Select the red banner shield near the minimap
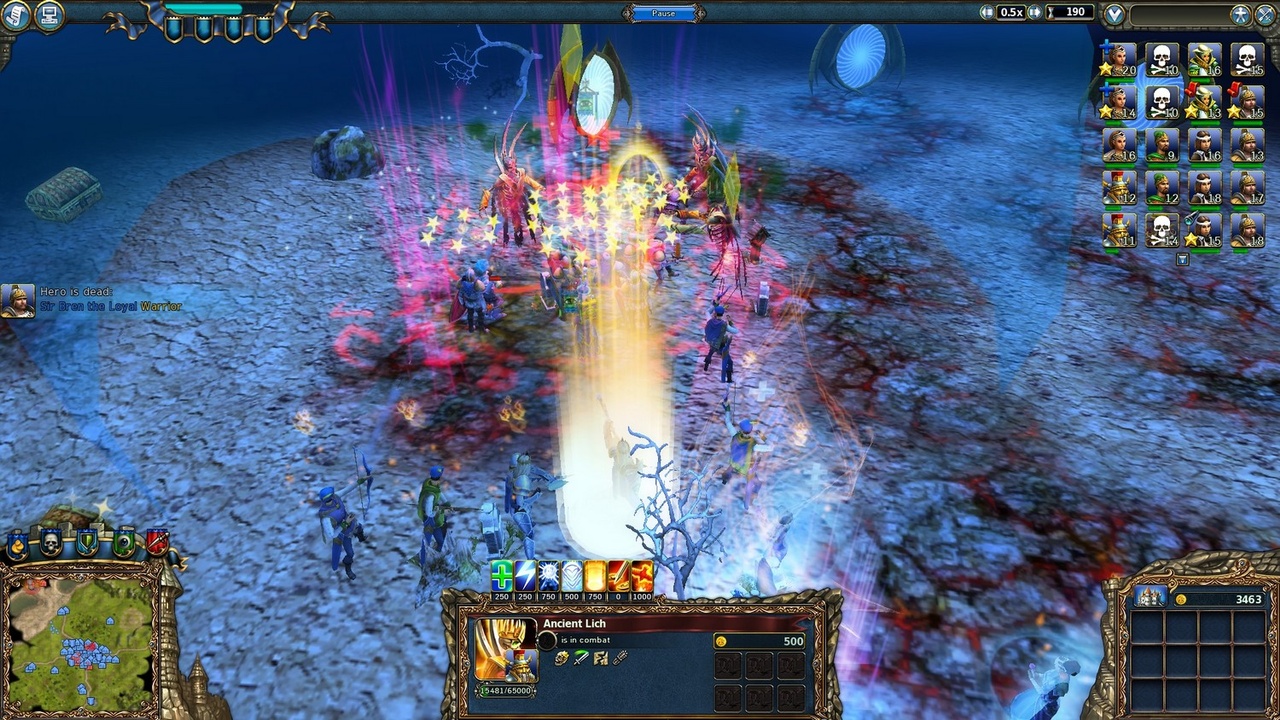Viewport: 1280px width, 720px height. pyautogui.click(x=157, y=540)
